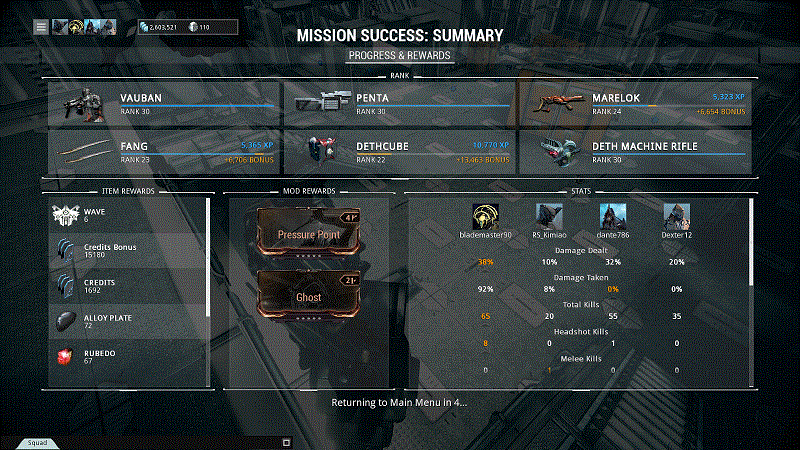Choose the Dethcube sentinel card
The image size is (800, 450).
tap(399, 151)
